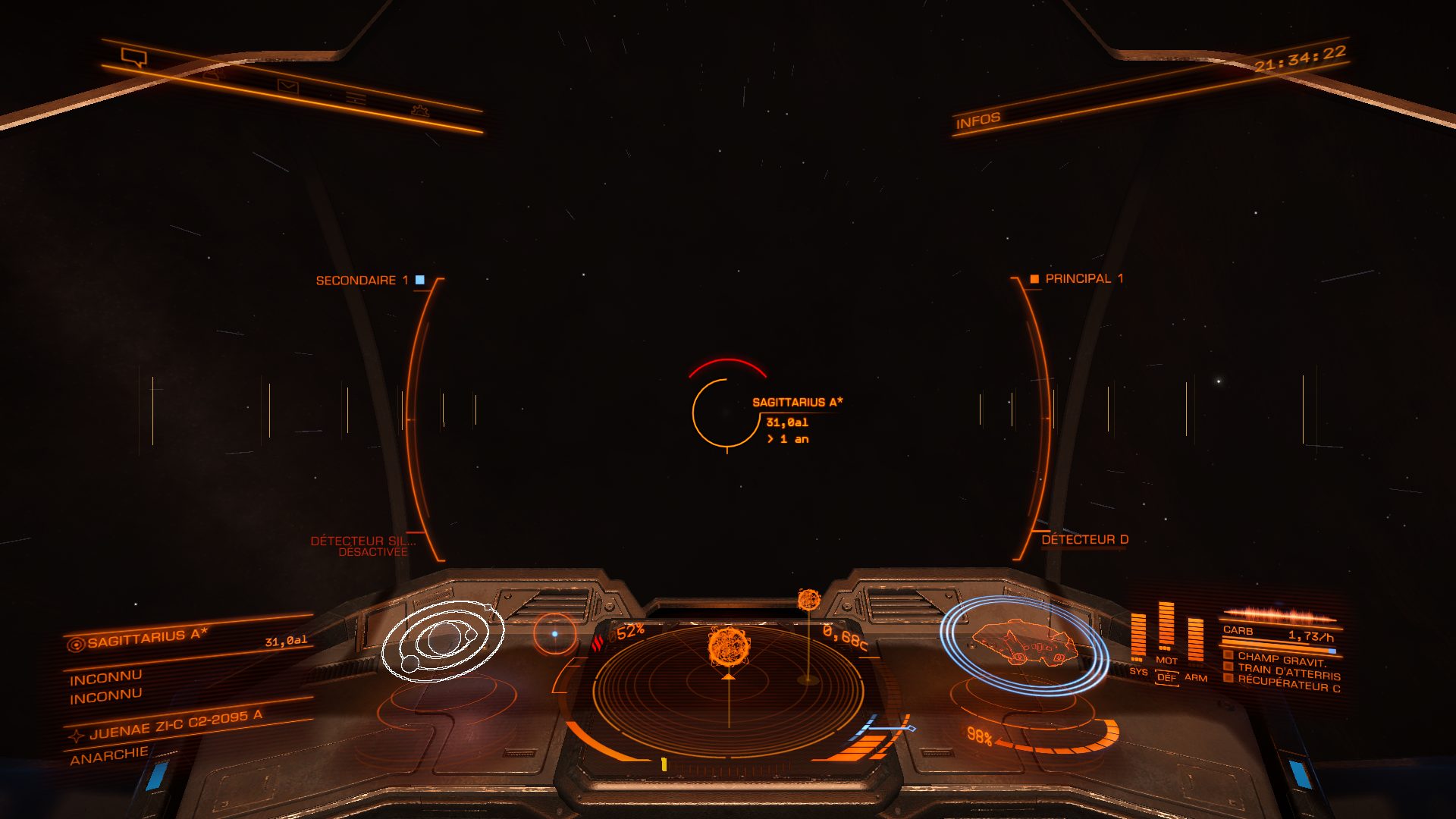This screenshot has height=819, width=1456.
Task: Select the Principal 1 fire group label
Action: pyautogui.click(x=1084, y=279)
